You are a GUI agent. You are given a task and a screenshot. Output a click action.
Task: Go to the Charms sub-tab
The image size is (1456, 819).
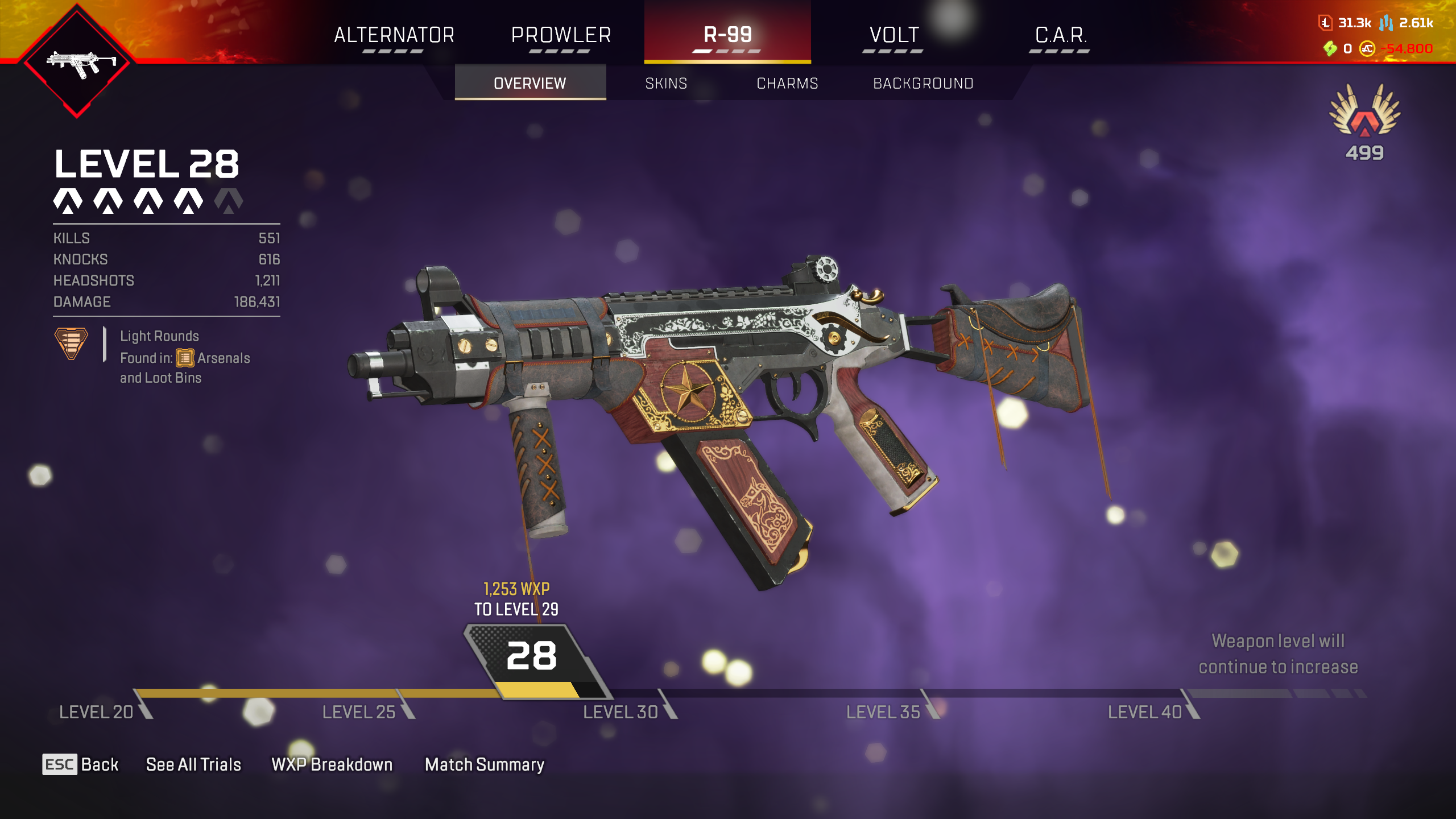pos(787,83)
